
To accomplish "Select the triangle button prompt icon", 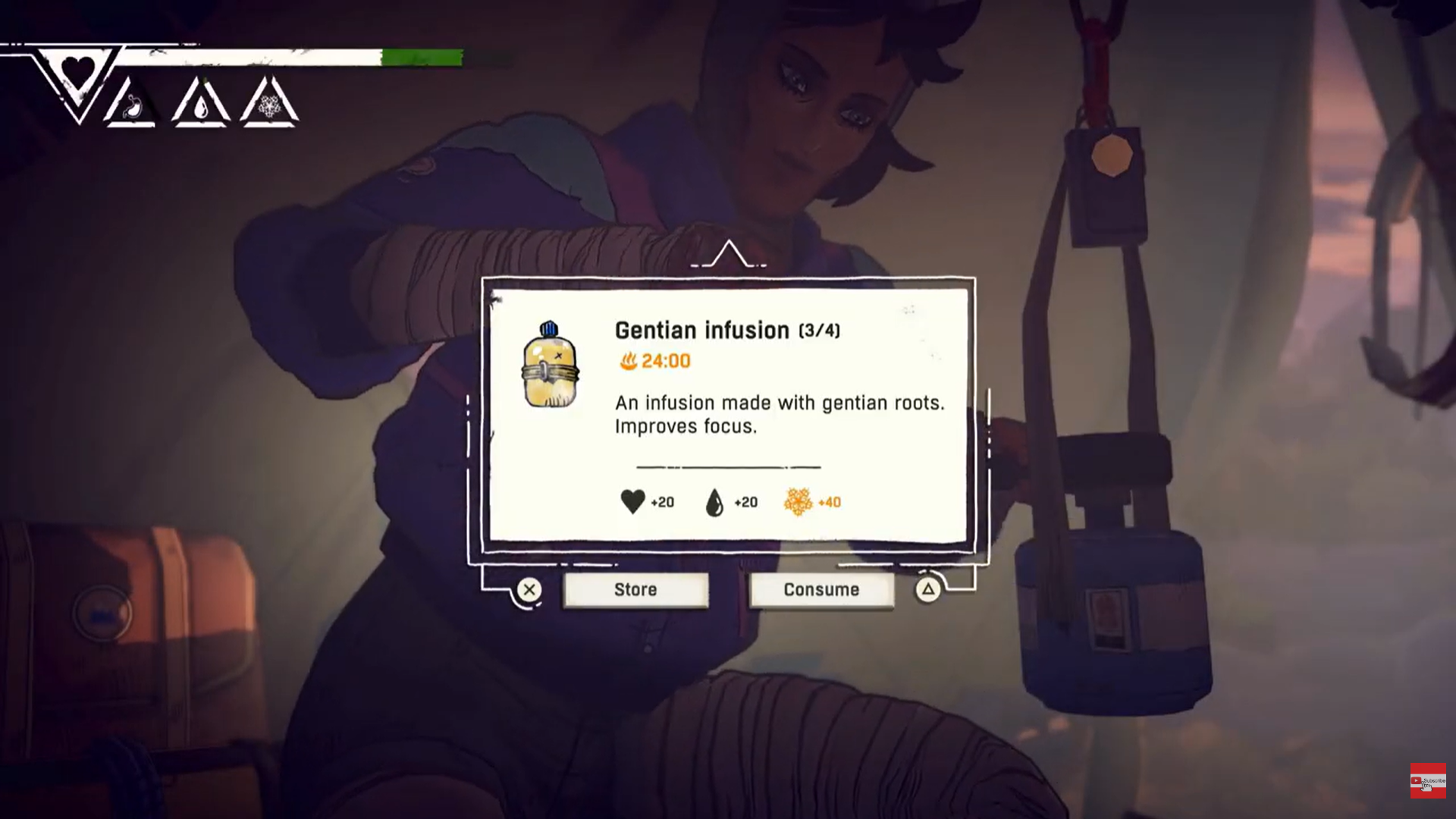I will 928,589.
